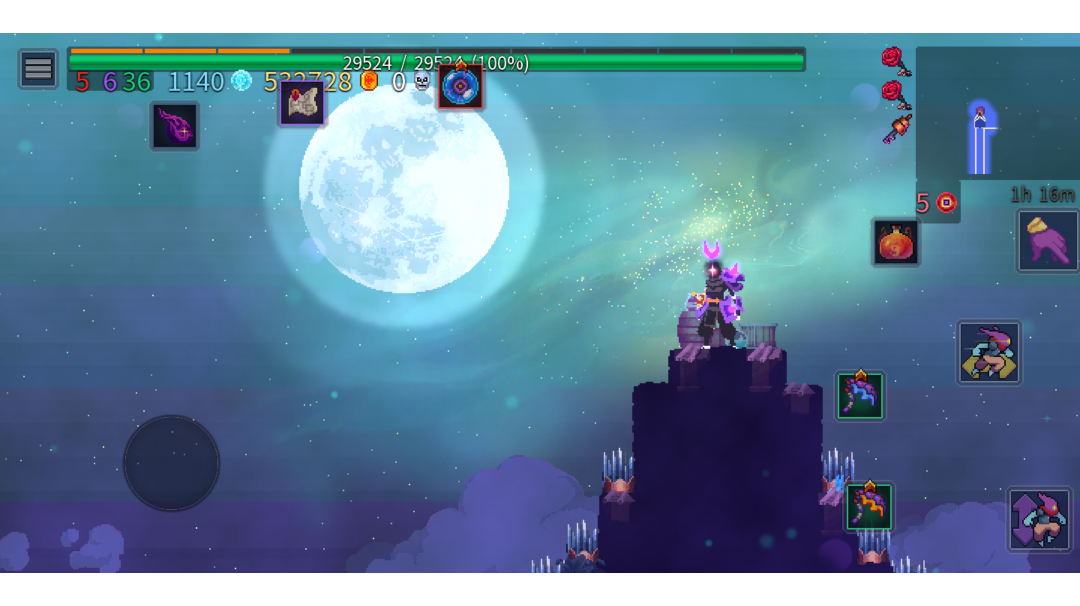Touch the virtual movement joystick

pyautogui.click(x=171, y=463)
